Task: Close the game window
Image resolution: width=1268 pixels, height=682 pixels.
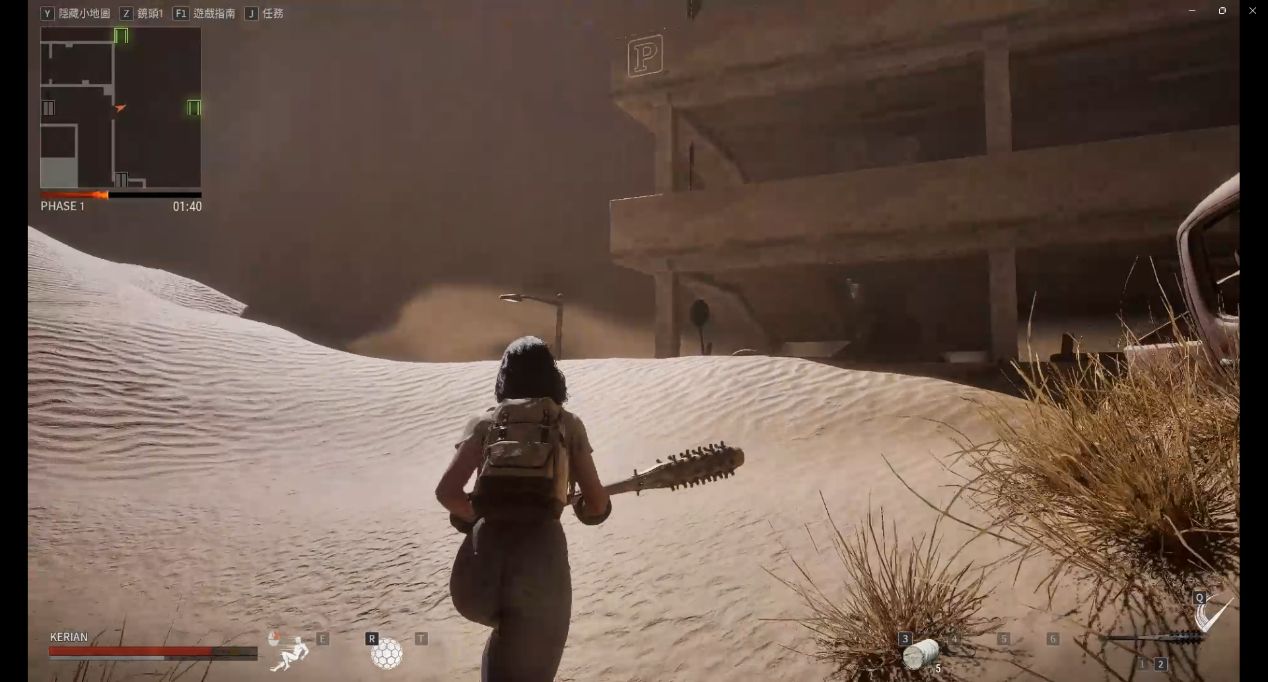Action: pyautogui.click(x=1252, y=11)
